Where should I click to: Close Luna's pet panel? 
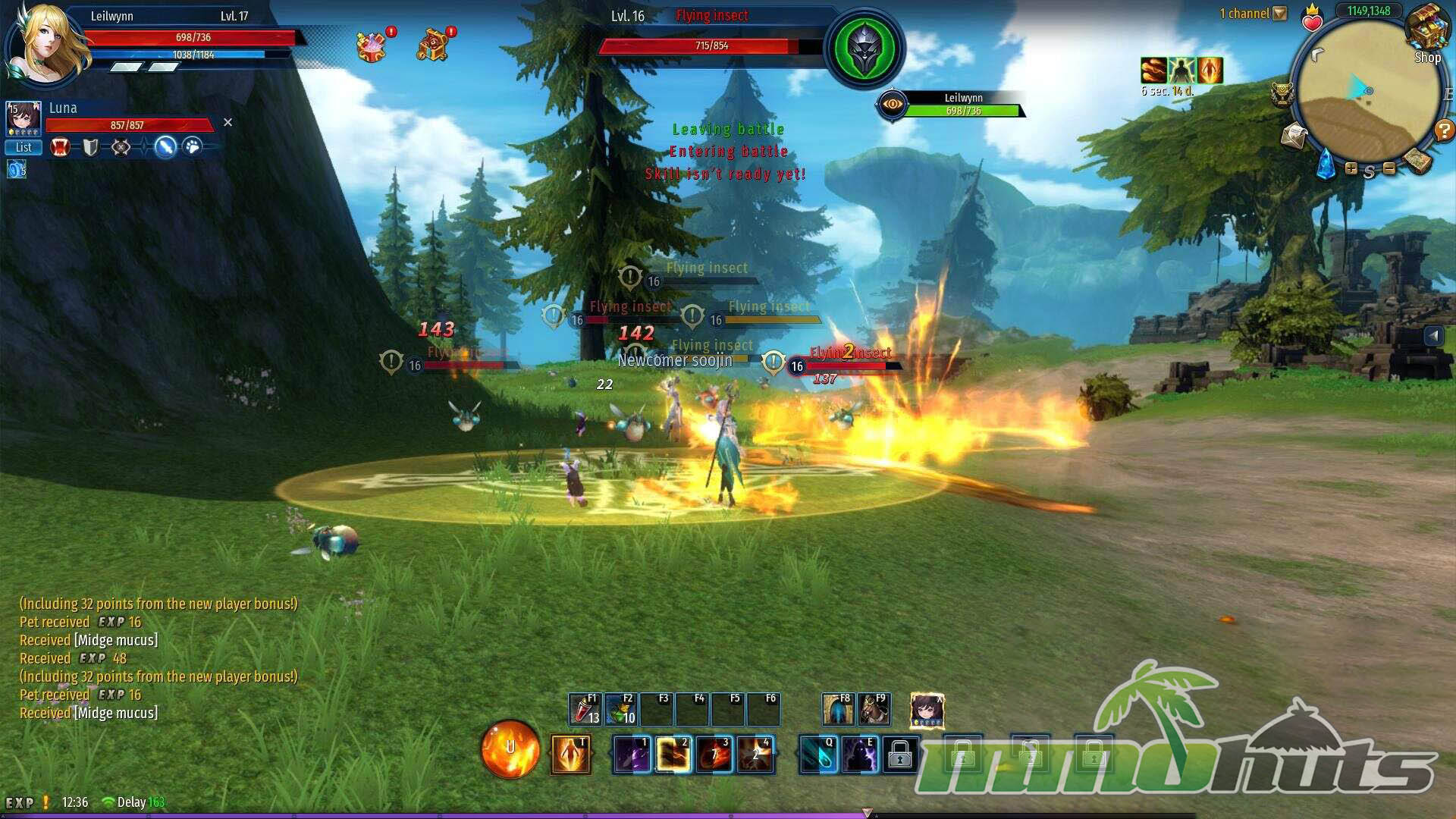pos(227,122)
